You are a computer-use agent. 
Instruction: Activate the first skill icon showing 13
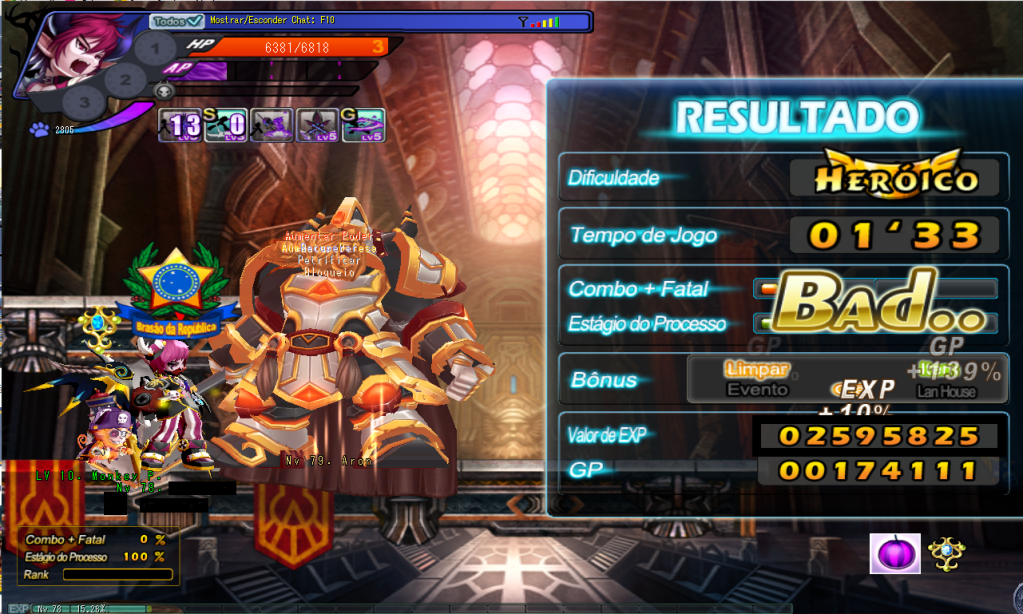click(180, 126)
